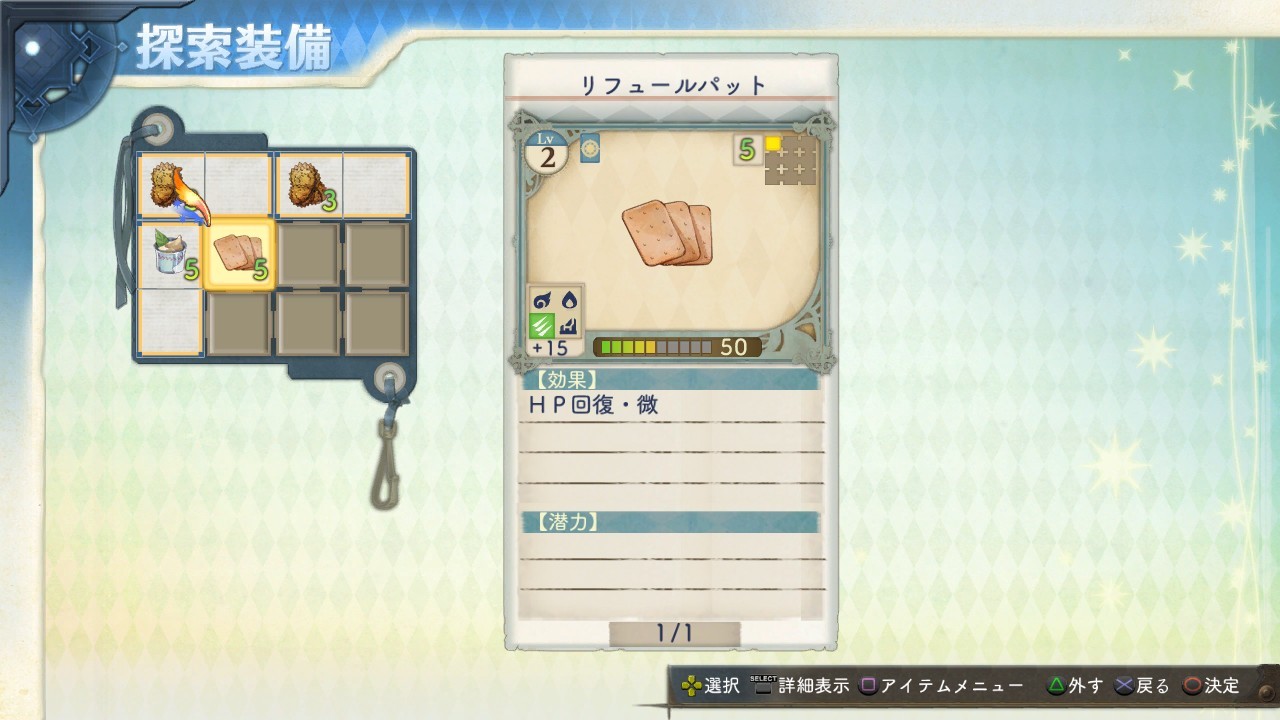
Task: Open 詳細表示 detailed display option
Action: coord(812,687)
